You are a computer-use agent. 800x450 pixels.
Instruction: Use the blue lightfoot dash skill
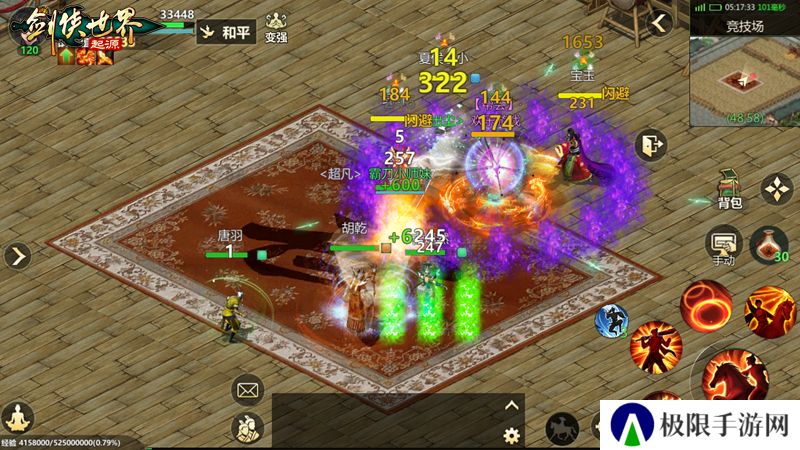pos(611,319)
